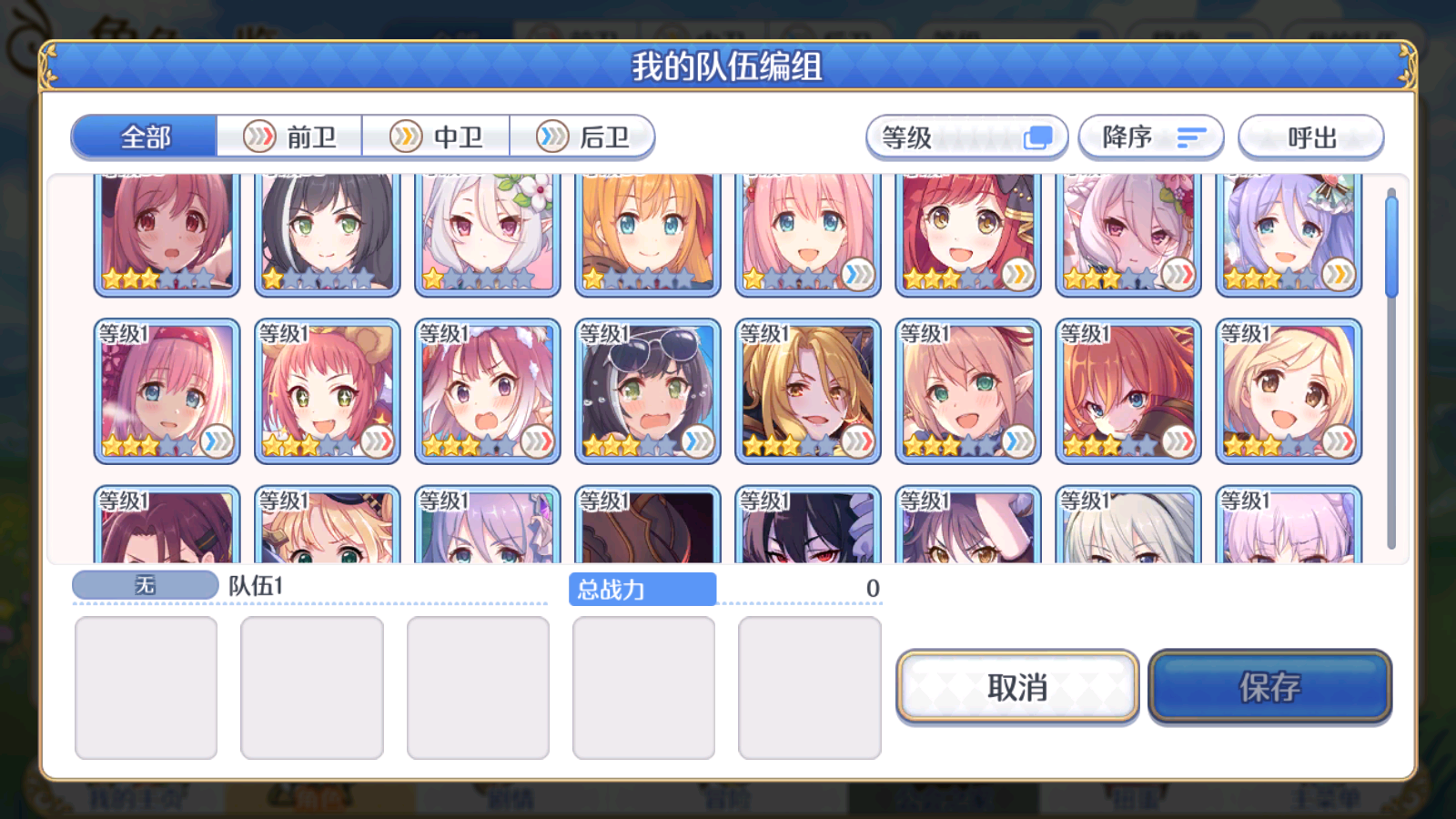The width and height of the screenshot is (1456, 819).
Task: Toggle sort direction with the 降序 button
Action: click(x=1149, y=137)
